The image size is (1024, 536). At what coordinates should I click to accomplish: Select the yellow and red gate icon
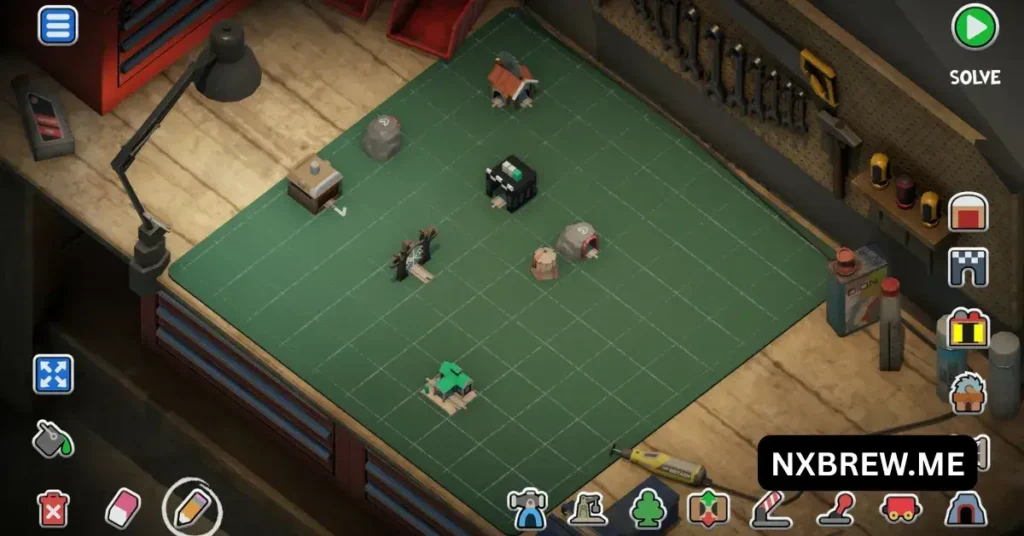point(968,329)
